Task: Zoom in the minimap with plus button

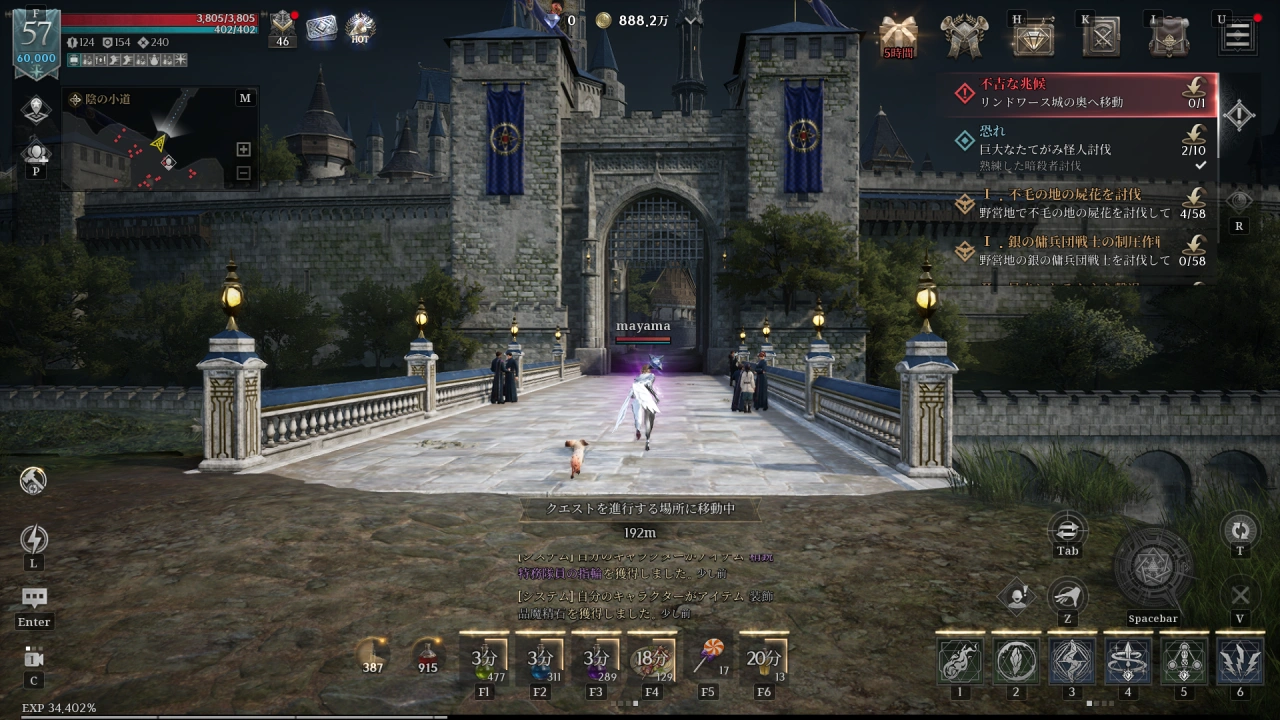Action: point(243,149)
